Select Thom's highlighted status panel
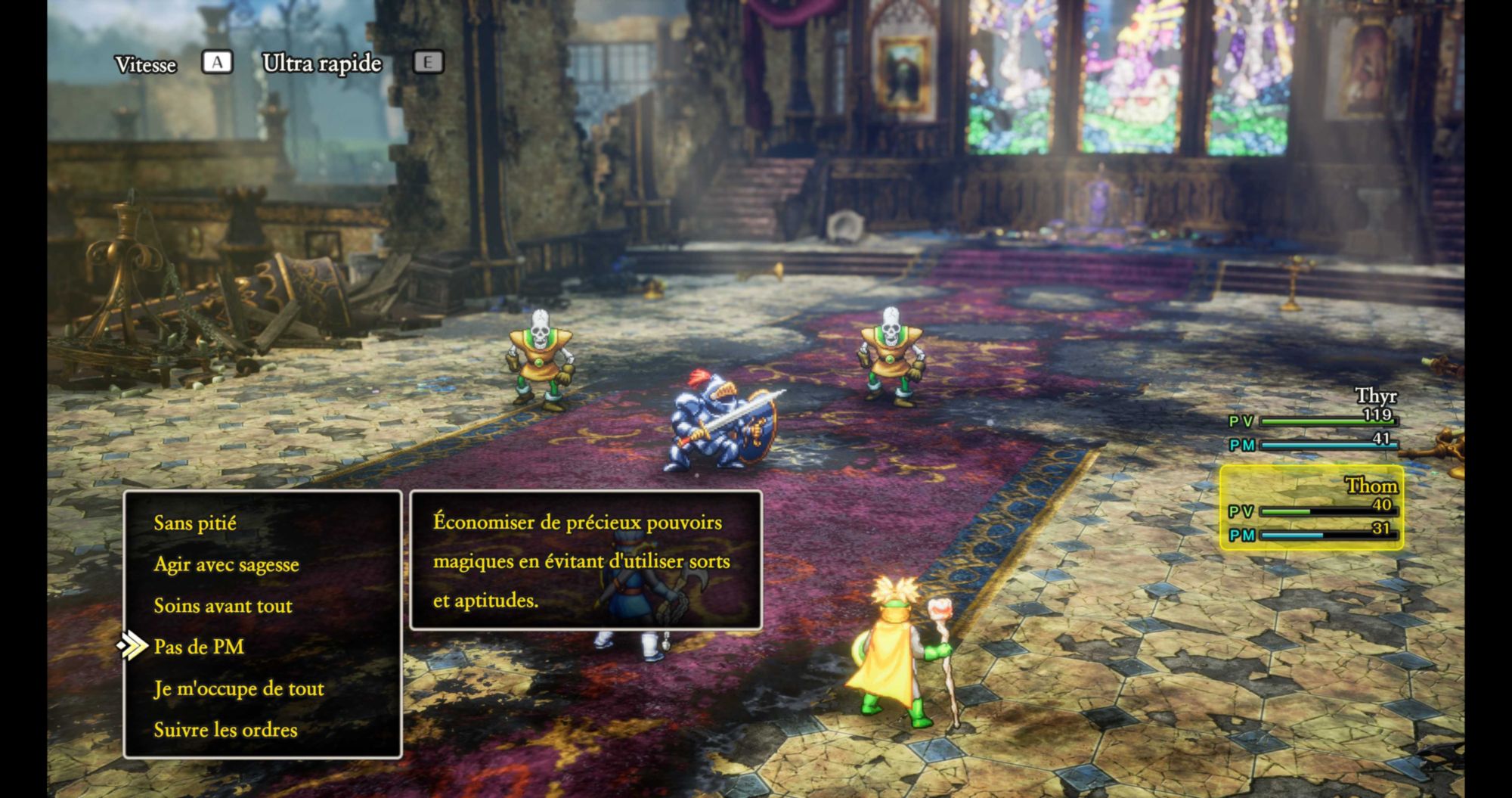The image size is (1512, 798). click(x=1312, y=508)
